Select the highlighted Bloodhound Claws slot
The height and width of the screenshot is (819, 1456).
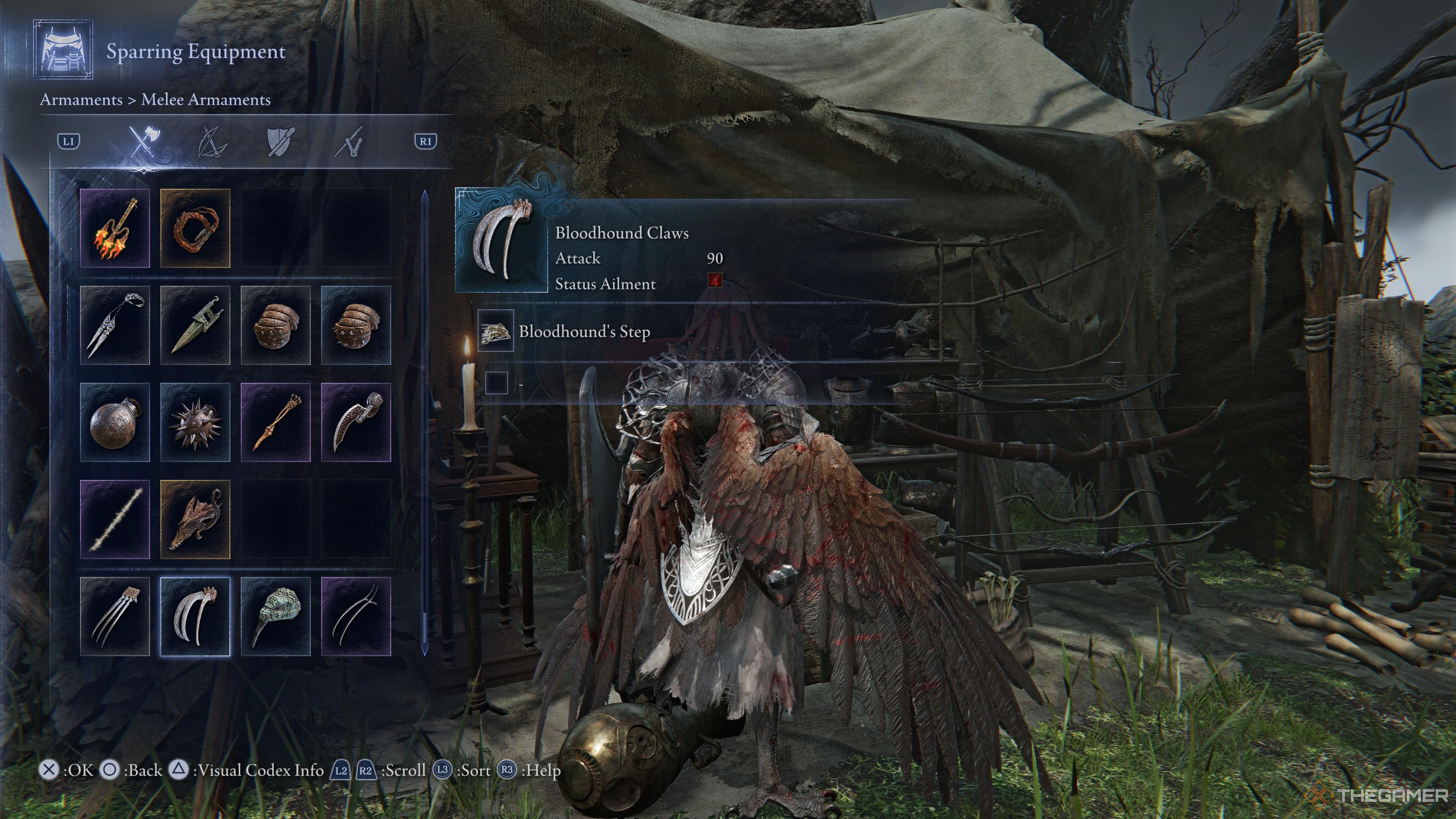click(195, 617)
